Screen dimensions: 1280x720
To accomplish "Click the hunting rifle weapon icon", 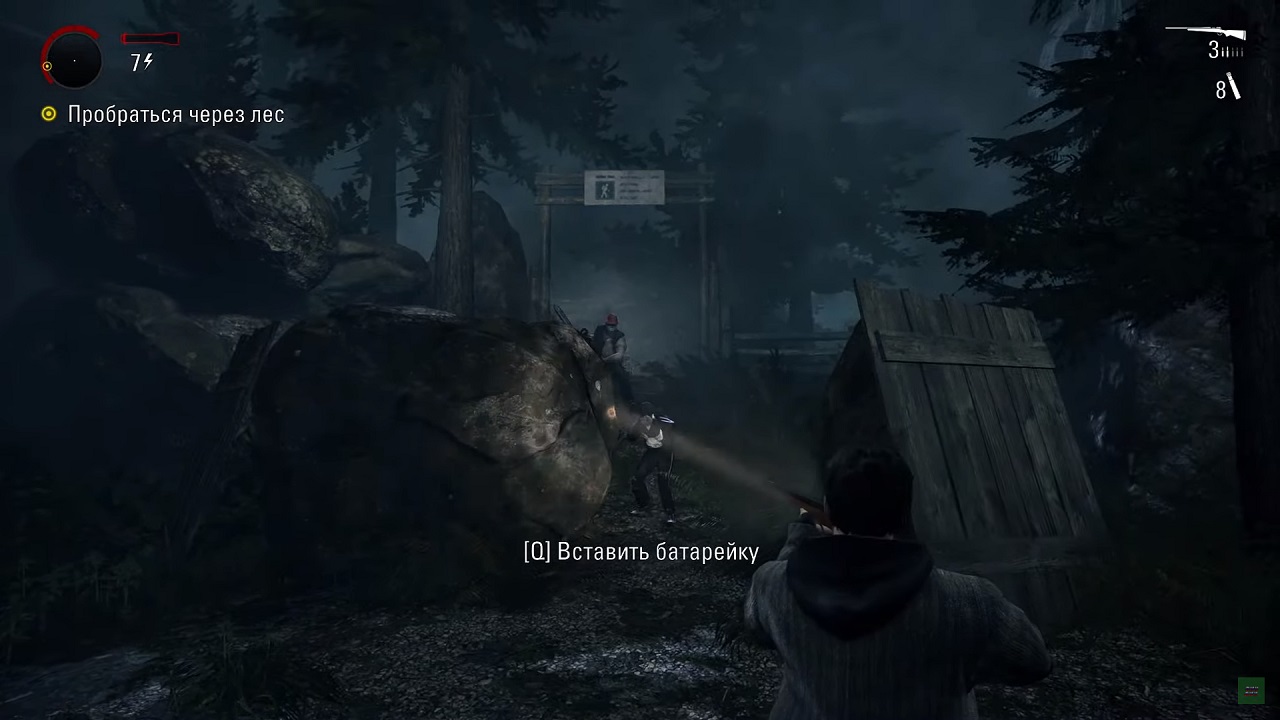I will (1207, 33).
